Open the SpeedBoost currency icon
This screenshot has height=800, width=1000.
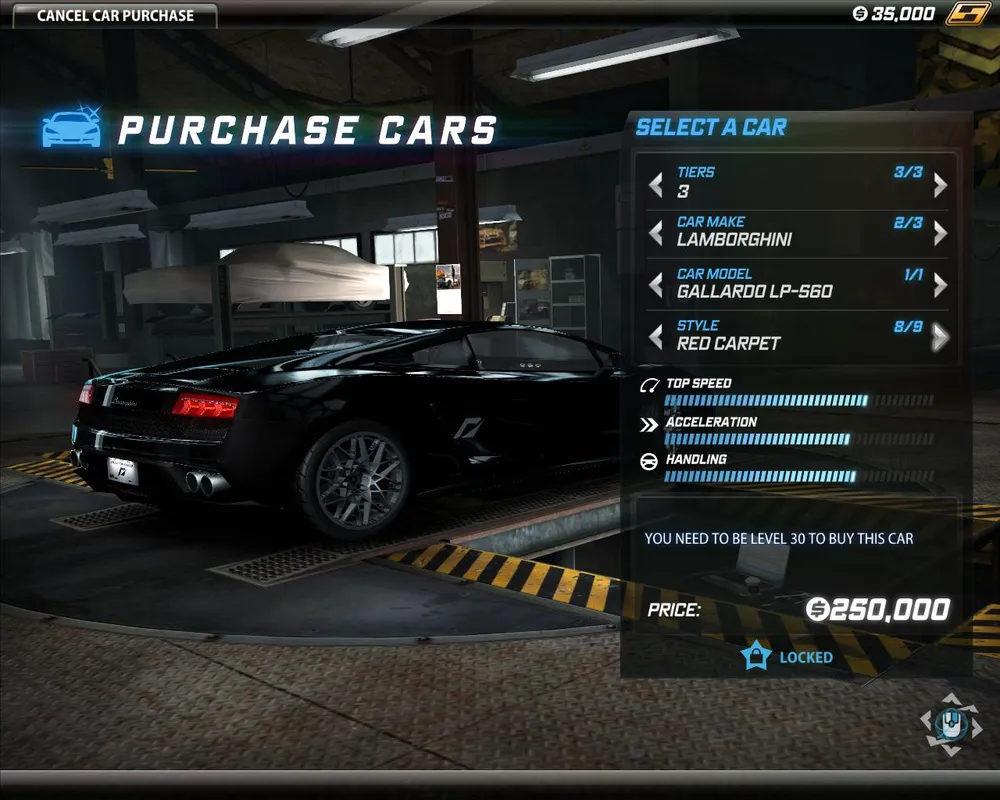pos(966,14)
